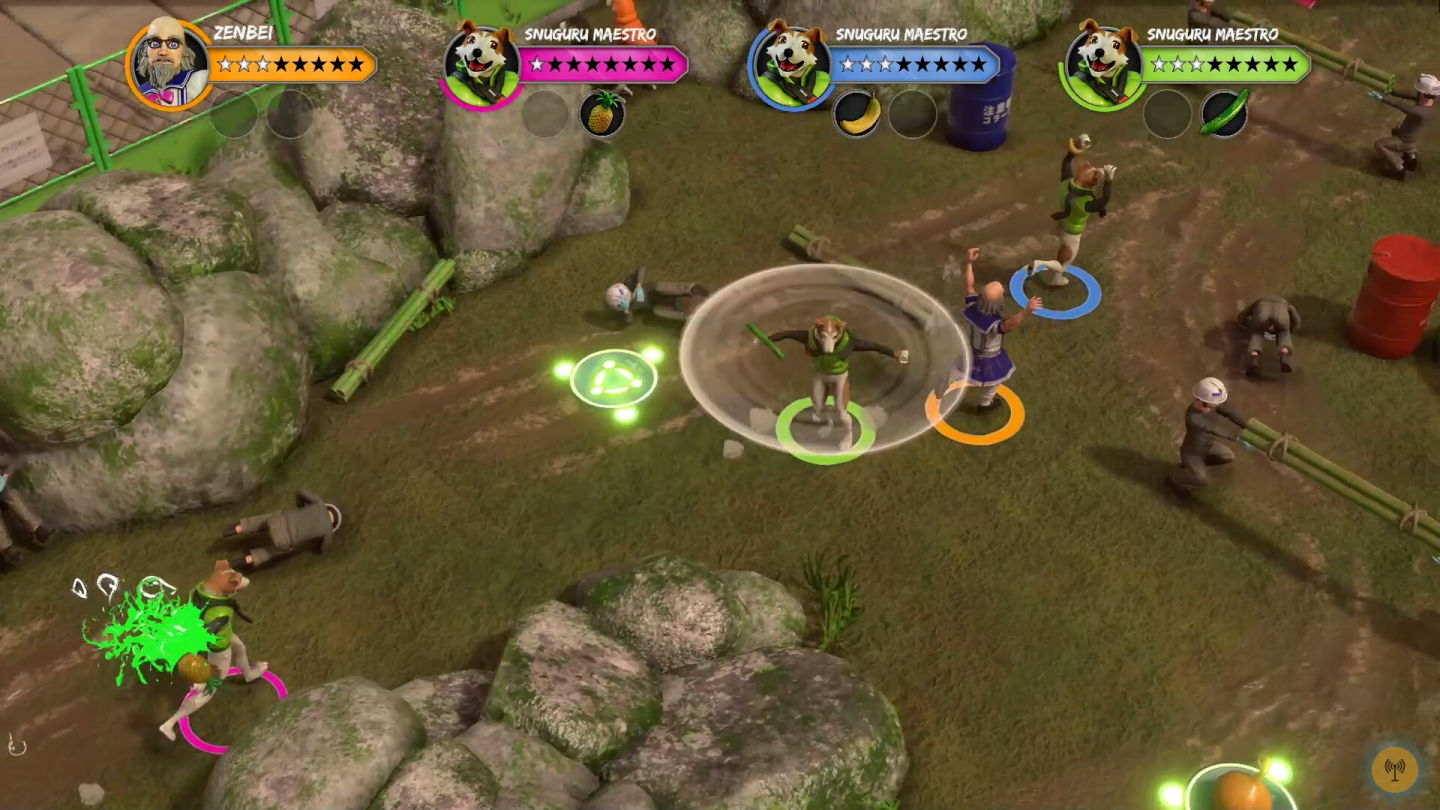This screenshot has width=1440, height=810.
Task: Click the broadcast signal icon
Action: pos(1394,769)
